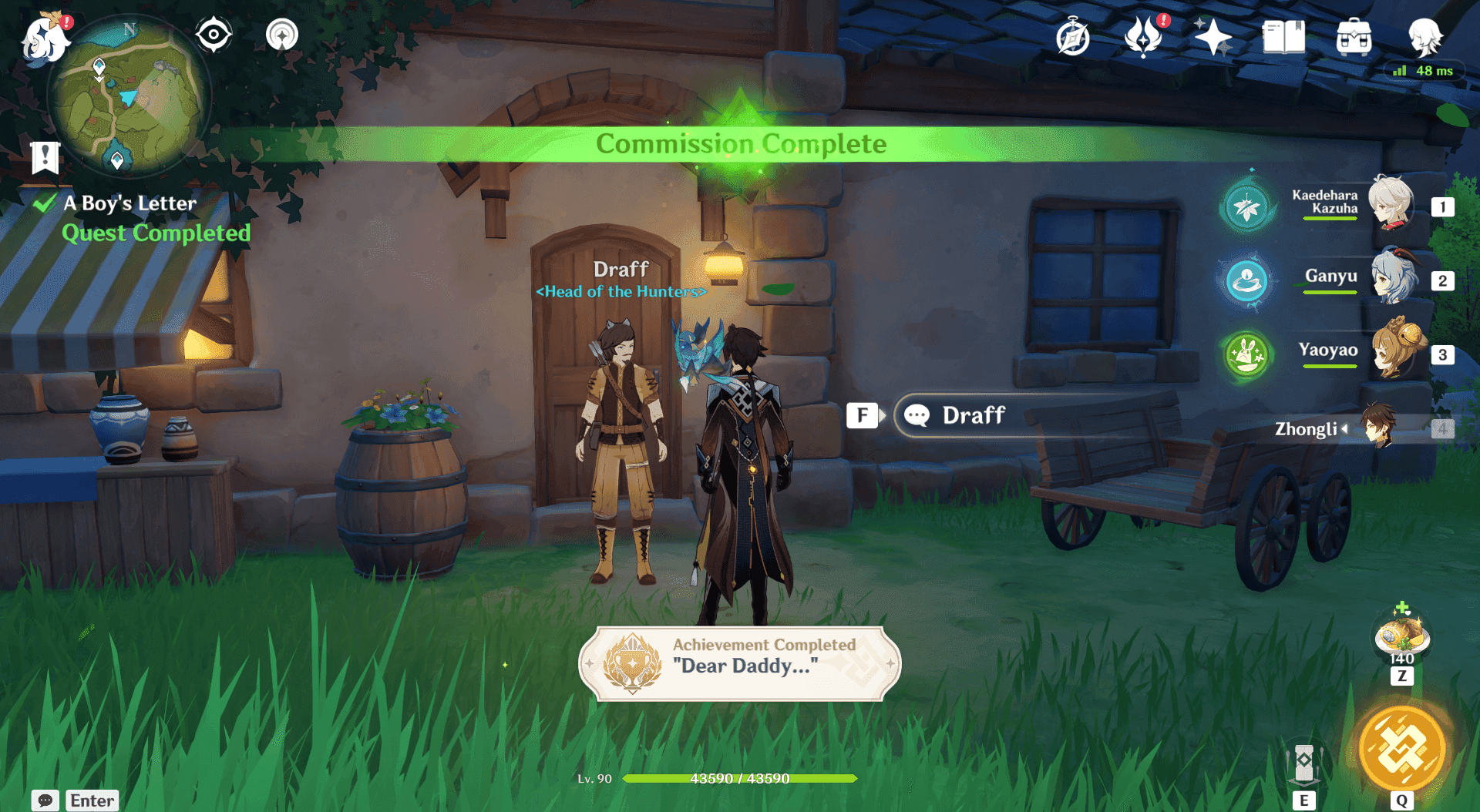Open chat with the Enter button

(x=91, y=800)
